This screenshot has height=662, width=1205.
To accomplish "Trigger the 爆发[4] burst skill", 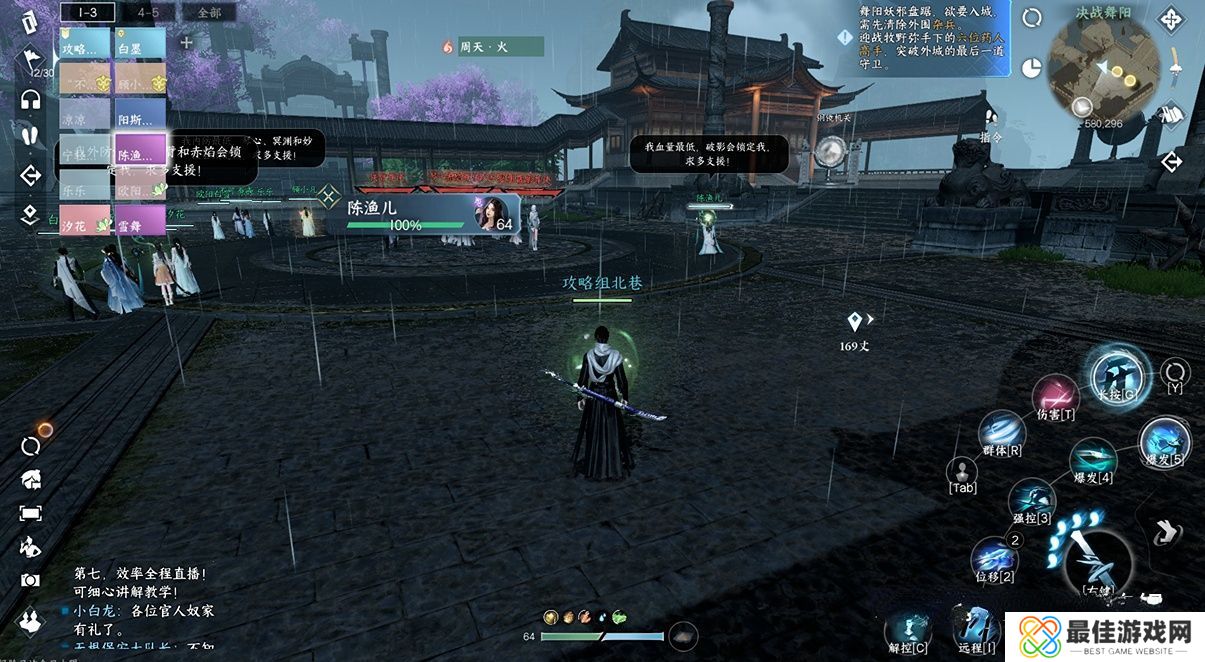I will click(1092, 458).
